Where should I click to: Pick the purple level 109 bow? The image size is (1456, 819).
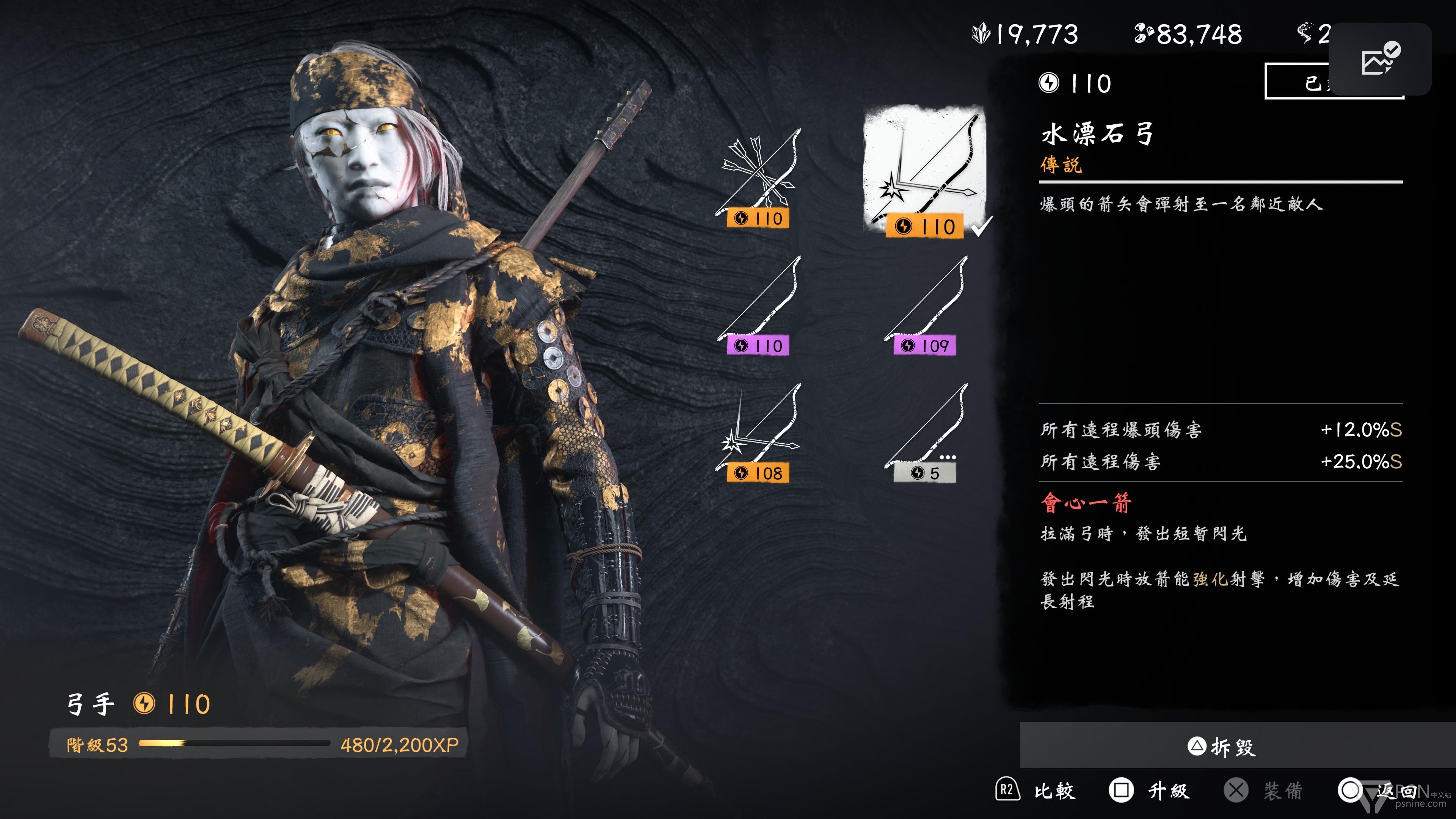coord(925,306)
